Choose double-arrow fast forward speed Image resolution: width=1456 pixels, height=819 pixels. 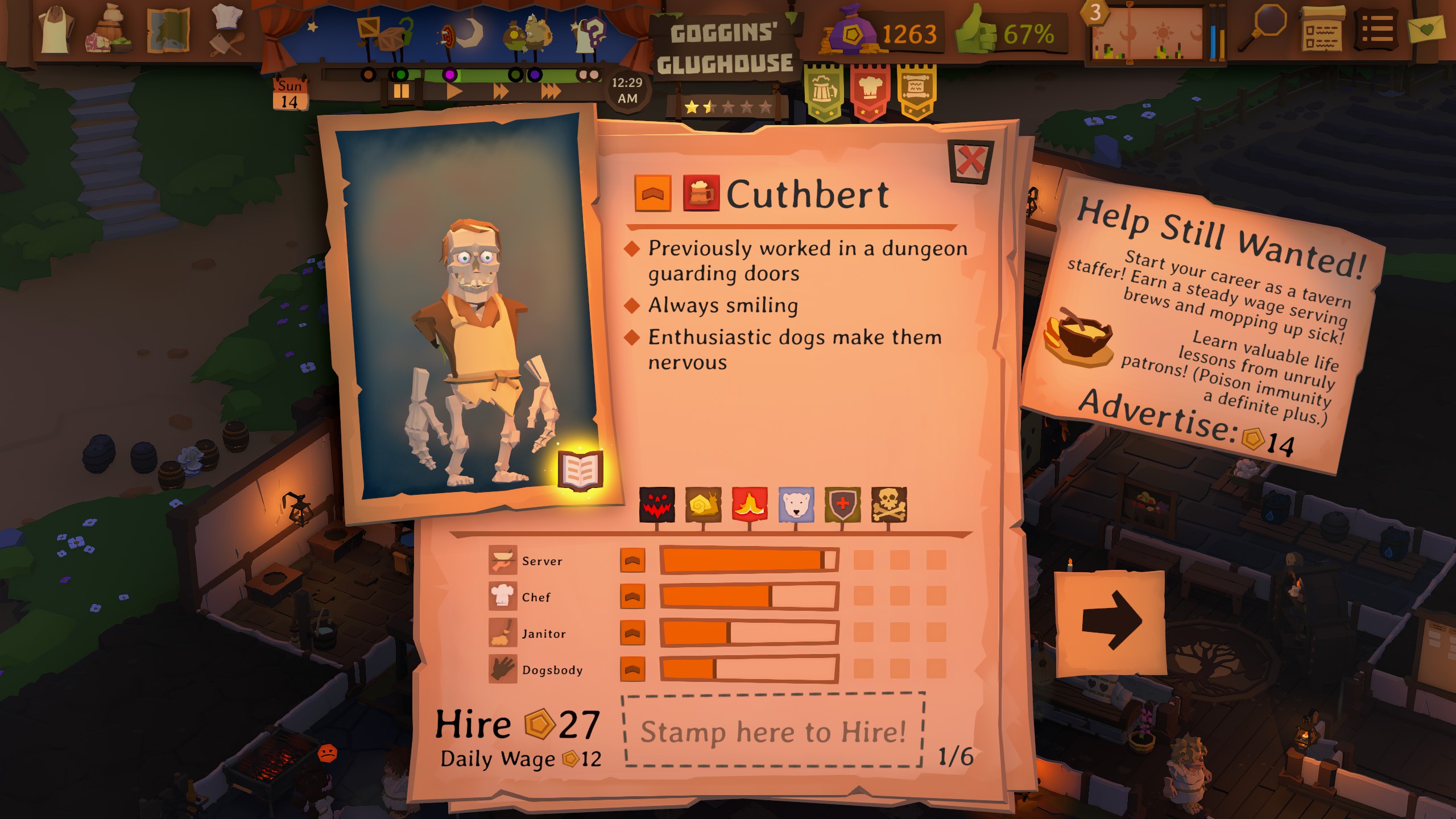pos(500,91)
